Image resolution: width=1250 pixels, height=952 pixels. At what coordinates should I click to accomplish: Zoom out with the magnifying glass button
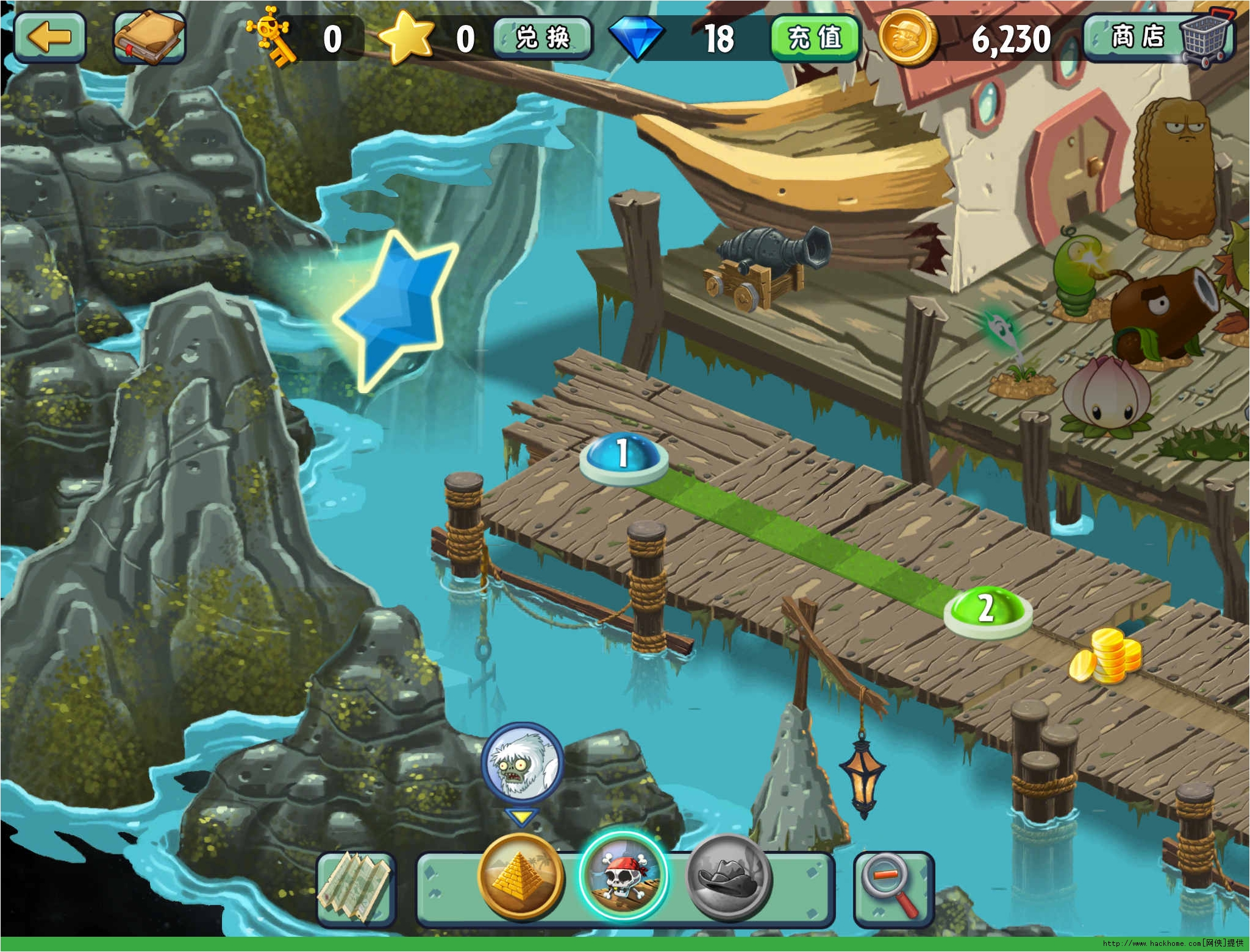tap(893, 888)
